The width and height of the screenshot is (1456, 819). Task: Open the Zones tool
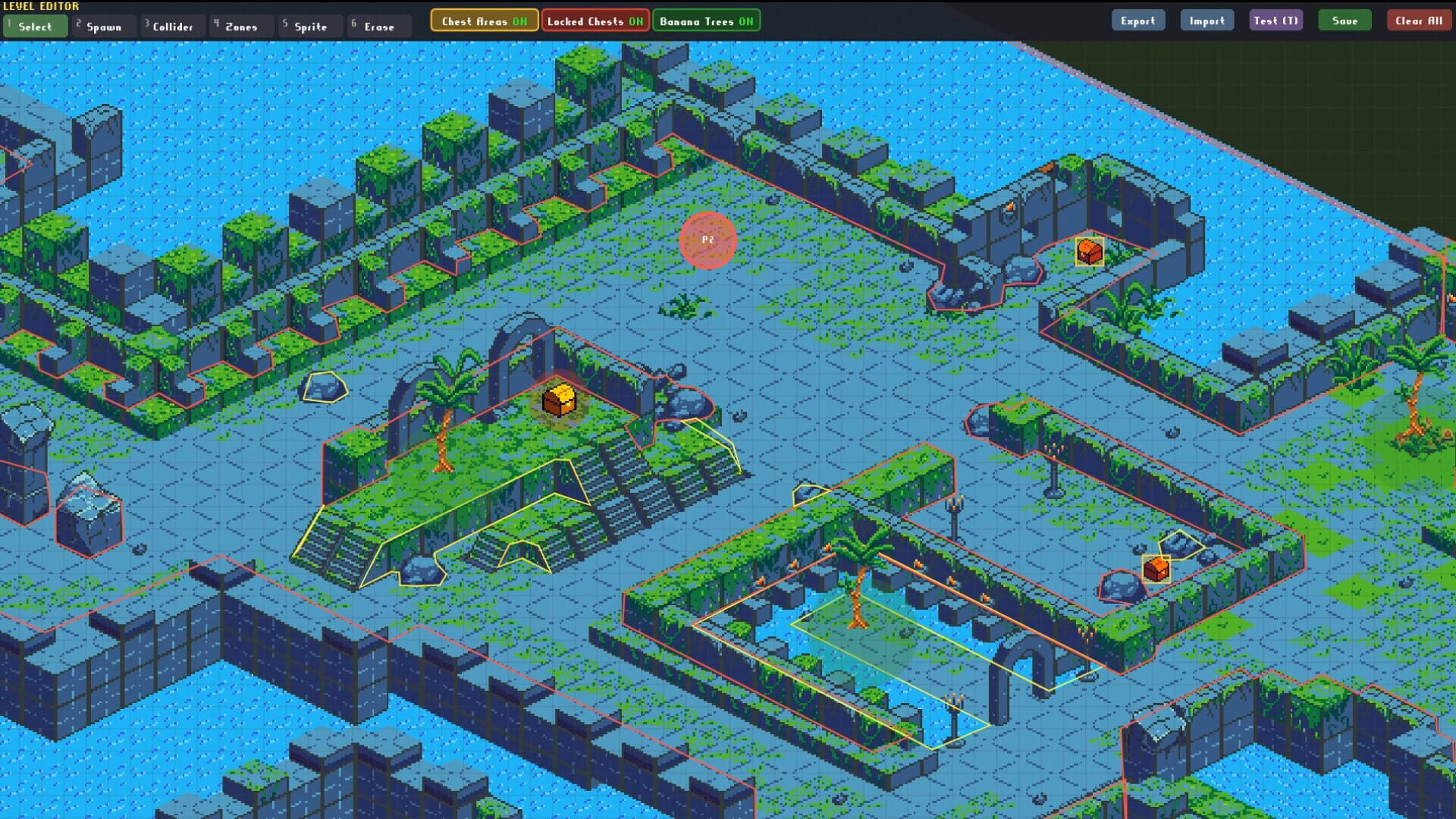coord(240,25)
